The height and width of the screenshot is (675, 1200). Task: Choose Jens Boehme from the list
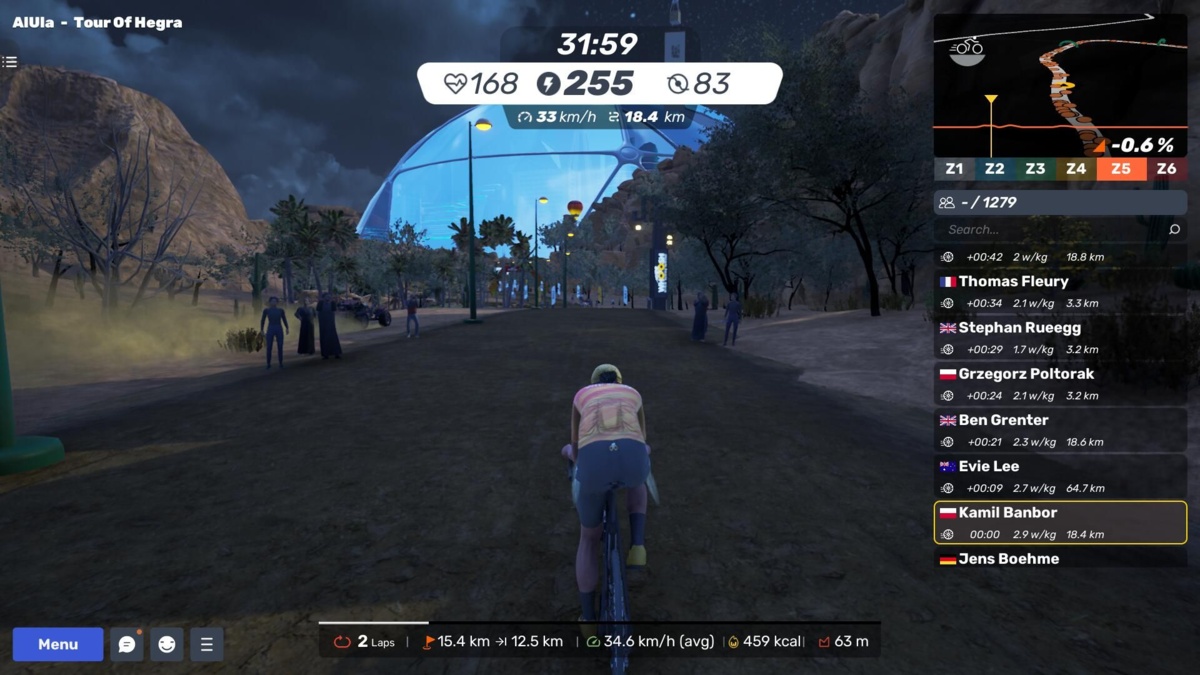[x=1060, y=558]
